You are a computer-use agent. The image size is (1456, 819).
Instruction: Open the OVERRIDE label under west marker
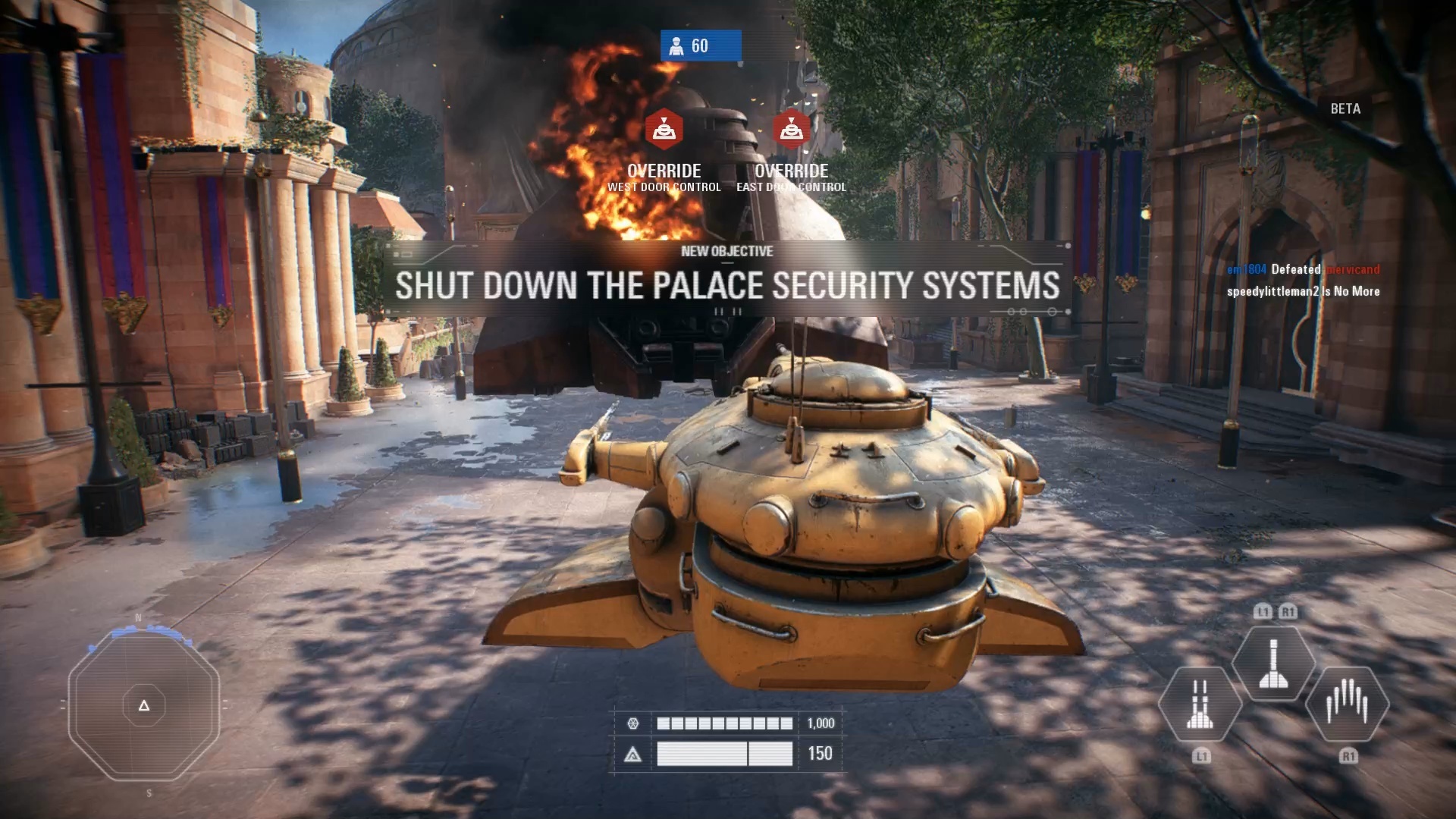[x=664, y=171]
